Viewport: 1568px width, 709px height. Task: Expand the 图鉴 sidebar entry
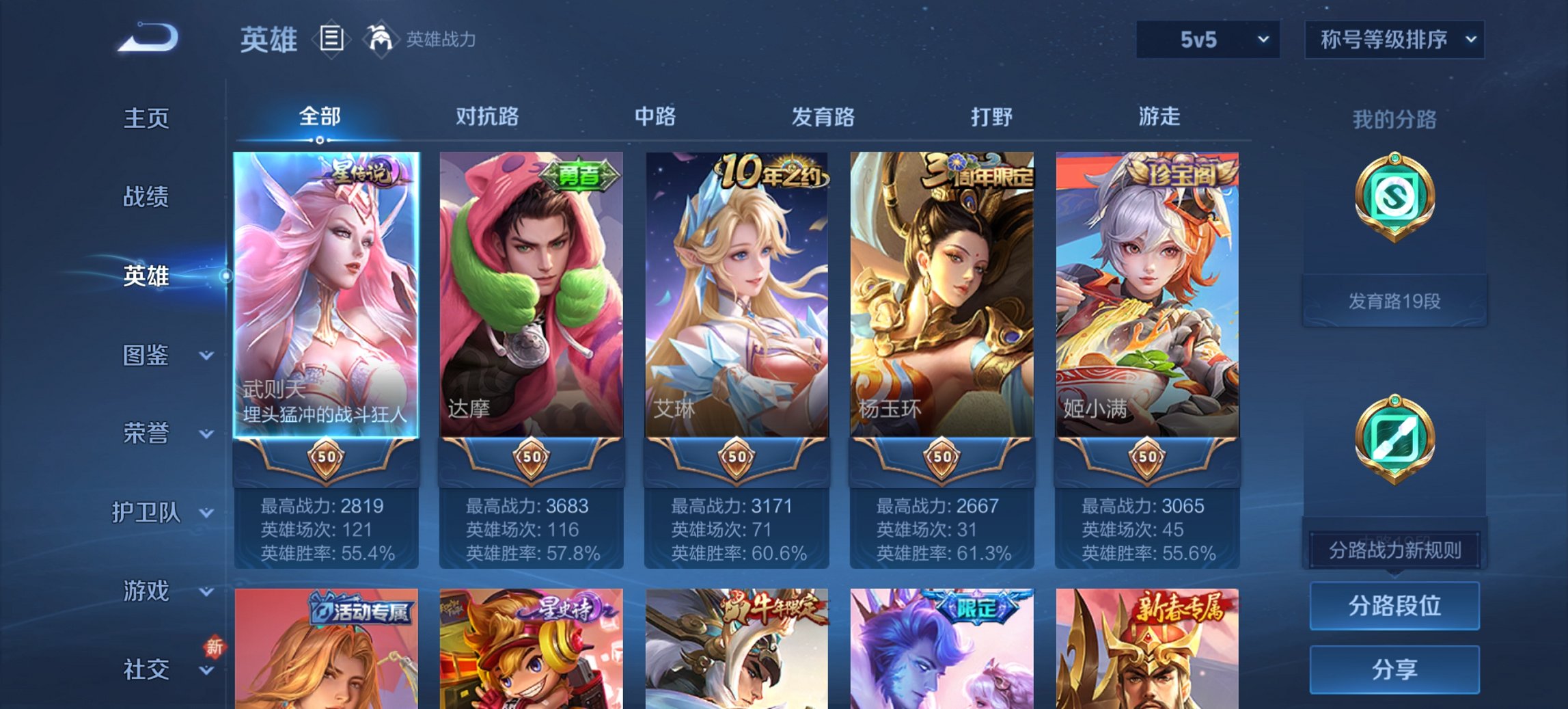[147, 356]
